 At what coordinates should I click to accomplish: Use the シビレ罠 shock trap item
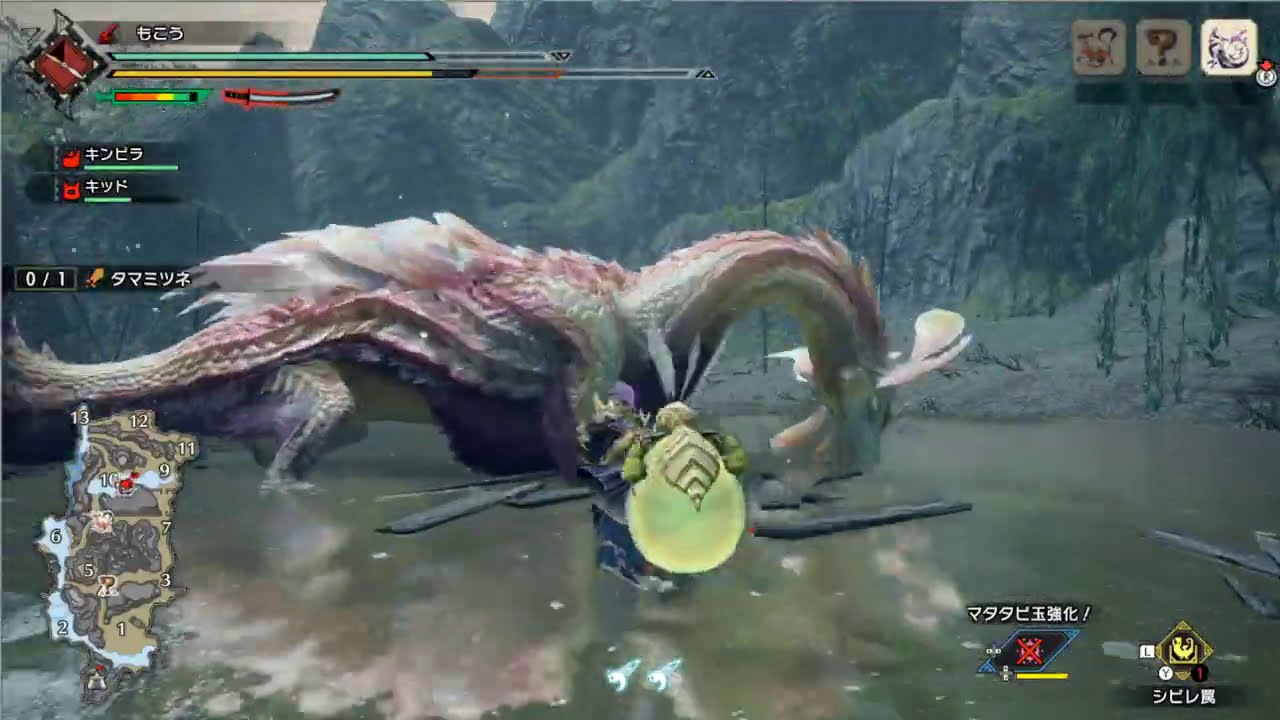[1184, 650]
